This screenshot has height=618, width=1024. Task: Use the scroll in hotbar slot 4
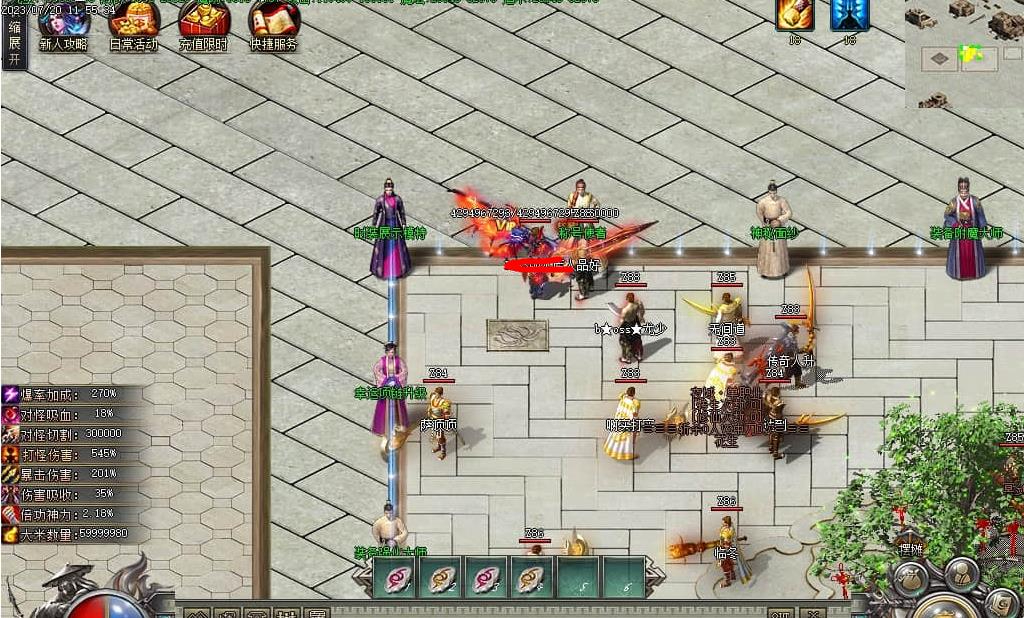(532, 578)
